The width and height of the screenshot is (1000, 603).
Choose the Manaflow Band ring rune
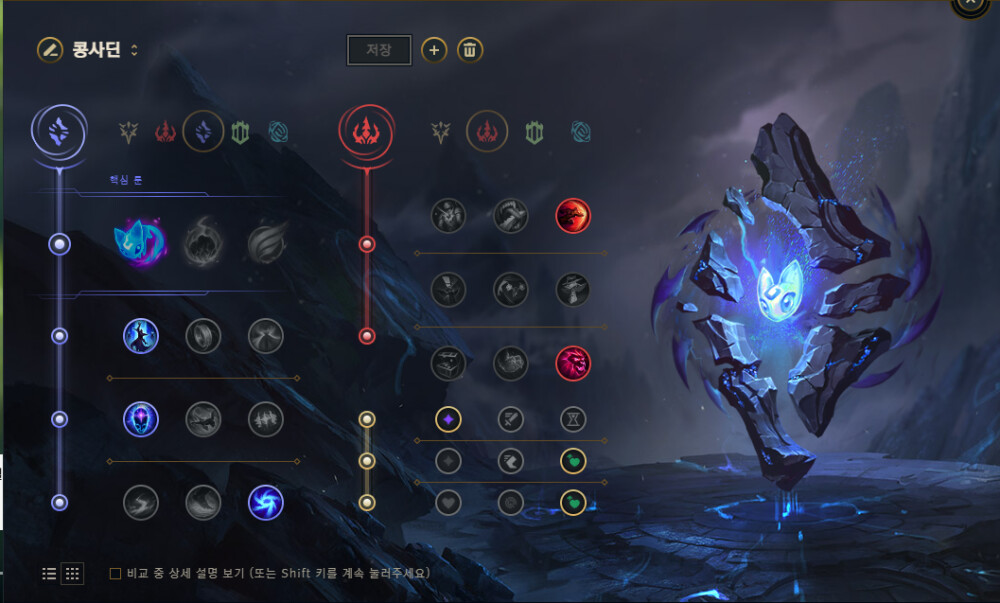203,336
